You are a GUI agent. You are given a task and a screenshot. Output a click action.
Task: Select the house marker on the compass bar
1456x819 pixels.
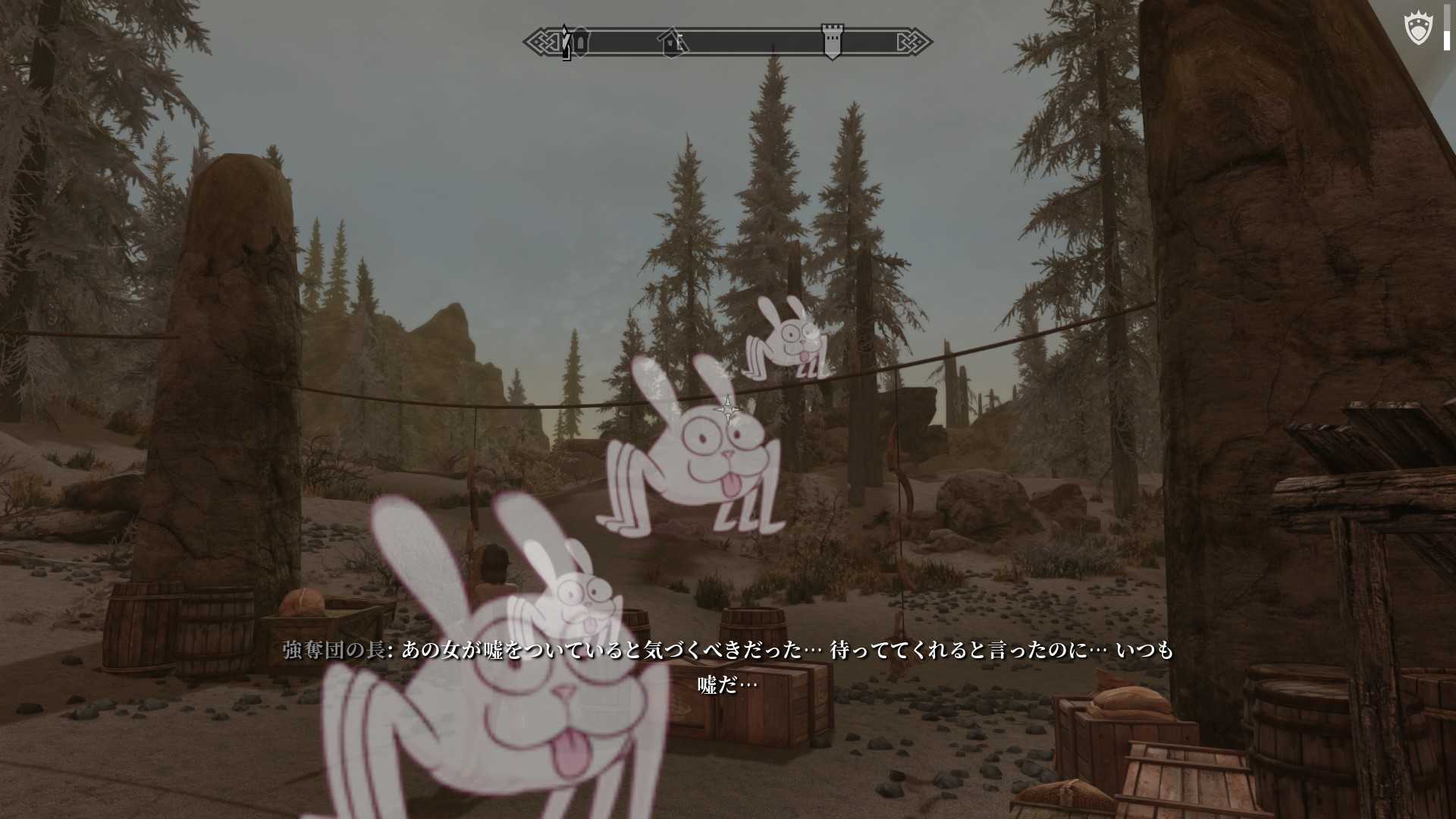click(672, 42)
